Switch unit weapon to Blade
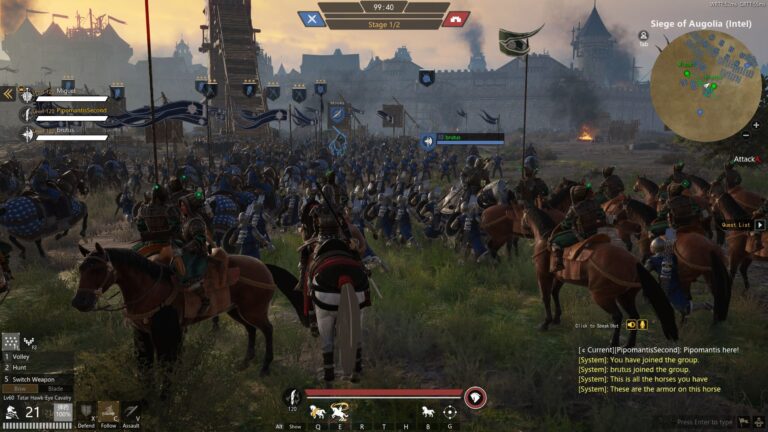This screenshot has width=768, height=432. (x=55, y=389)
